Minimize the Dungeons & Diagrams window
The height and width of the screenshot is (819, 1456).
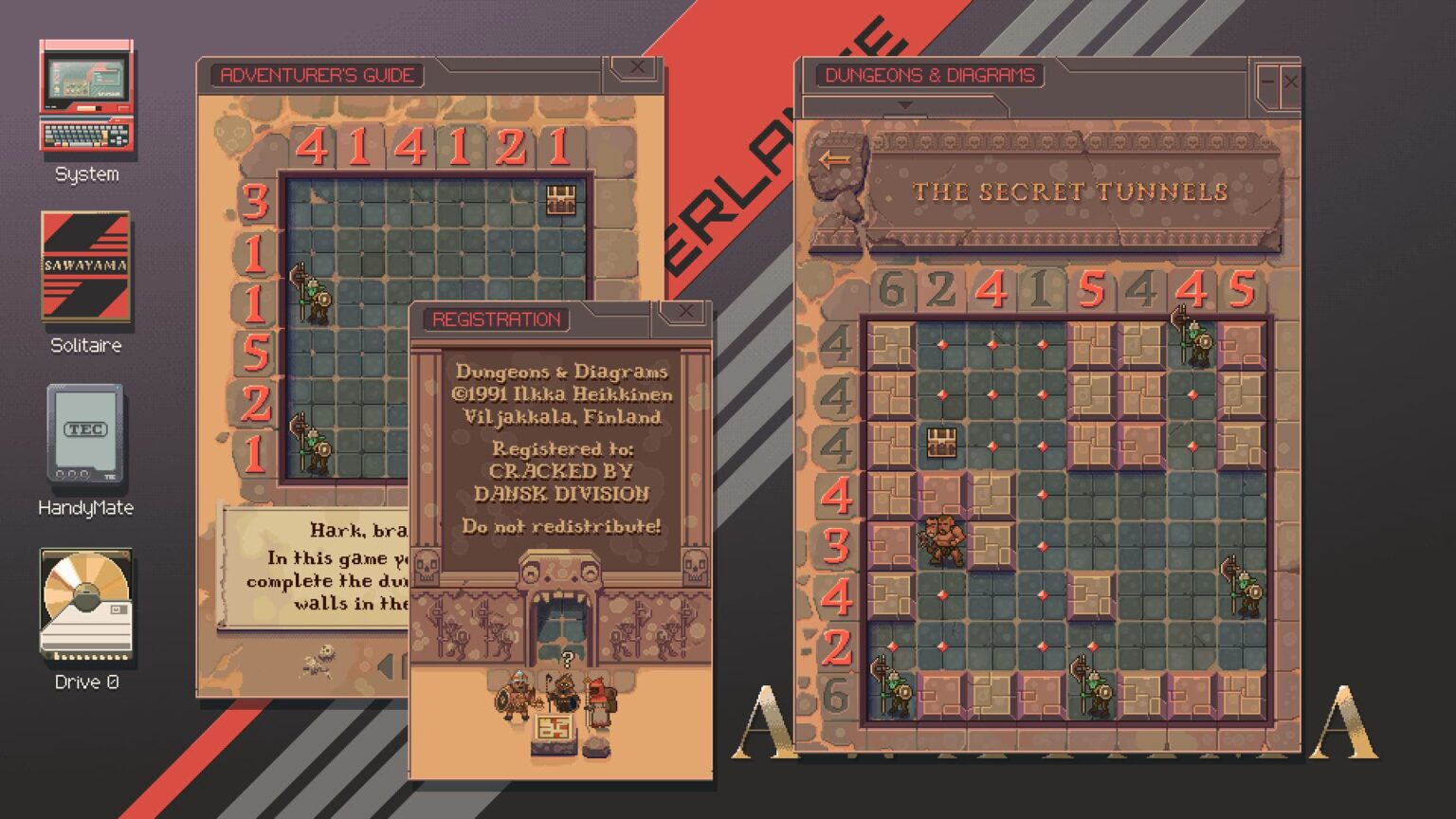(1266, 82)
